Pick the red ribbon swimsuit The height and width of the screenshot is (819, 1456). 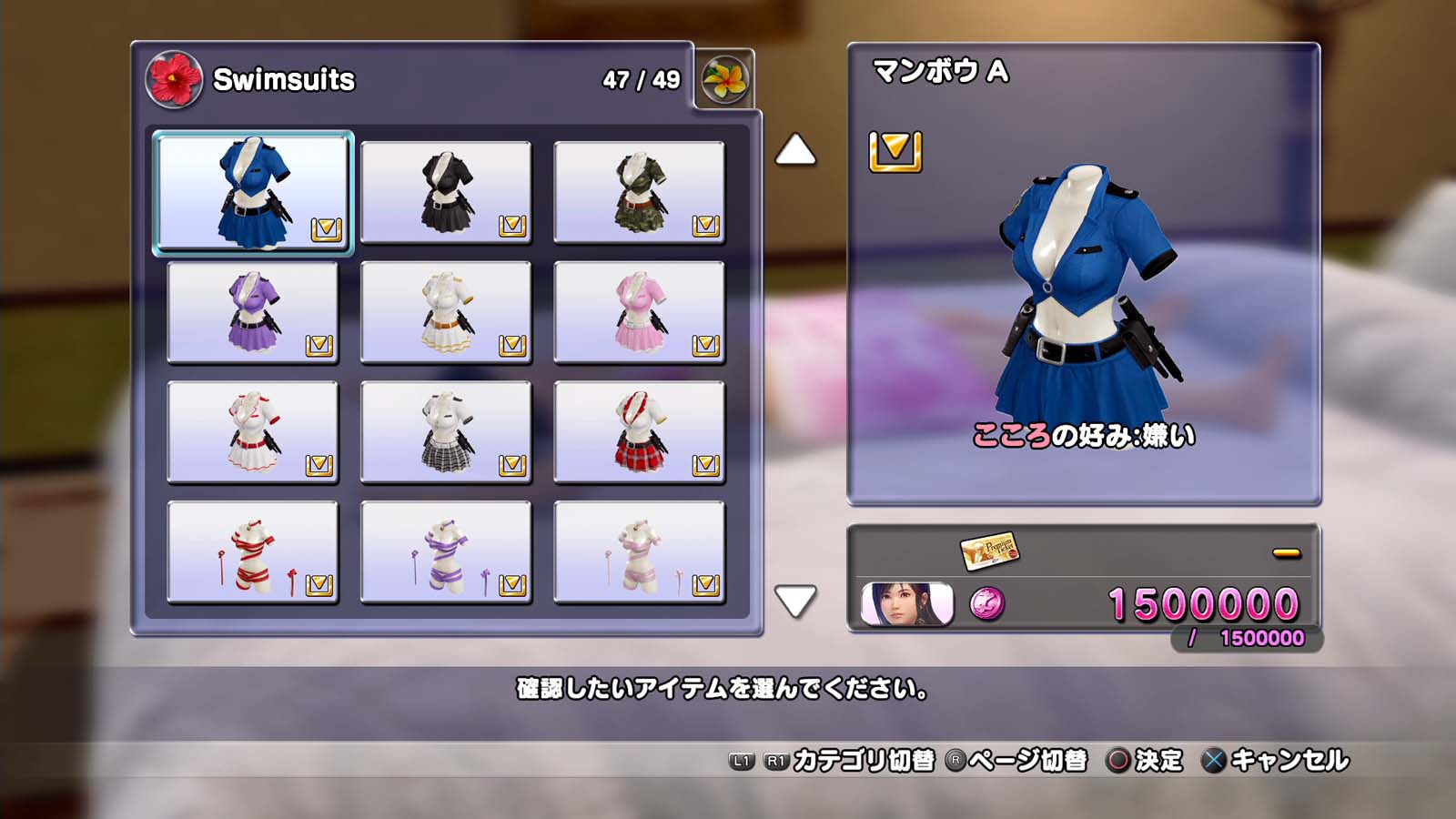(x=253, y=552)
